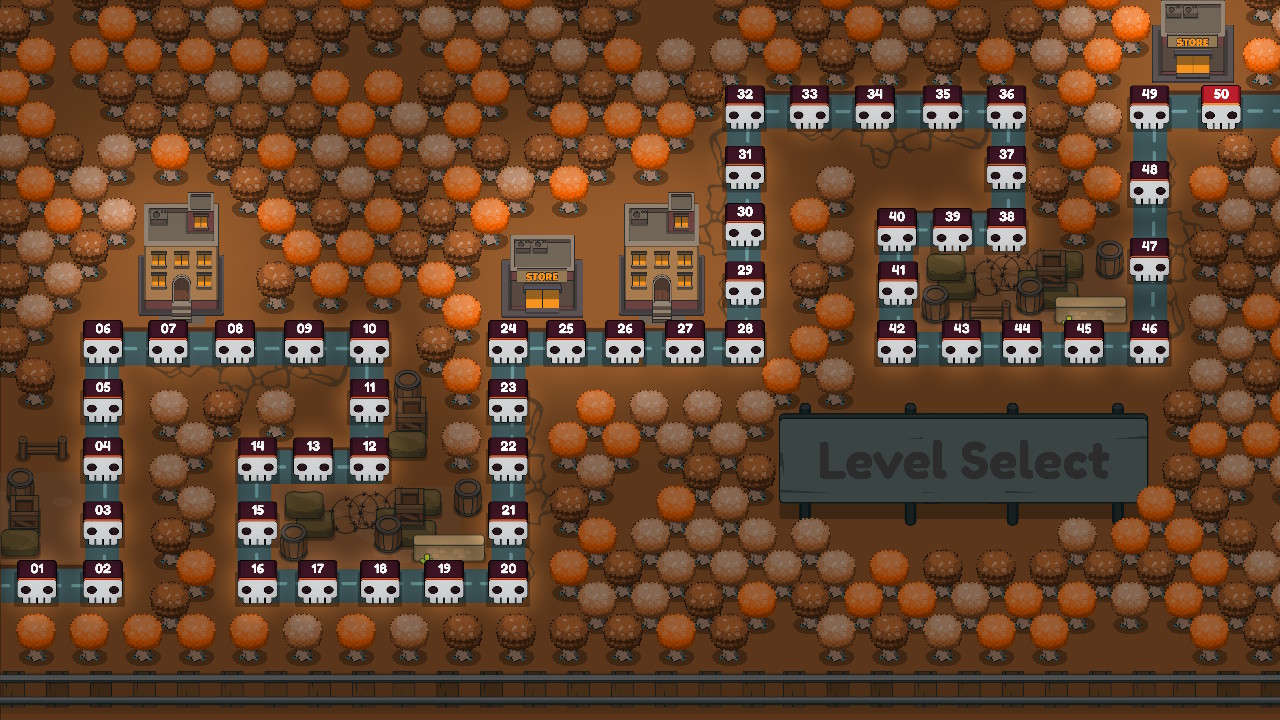This screenshot has height=720, width=1280.
Task: Open level 10 skull node
Action: click(369, 342)
